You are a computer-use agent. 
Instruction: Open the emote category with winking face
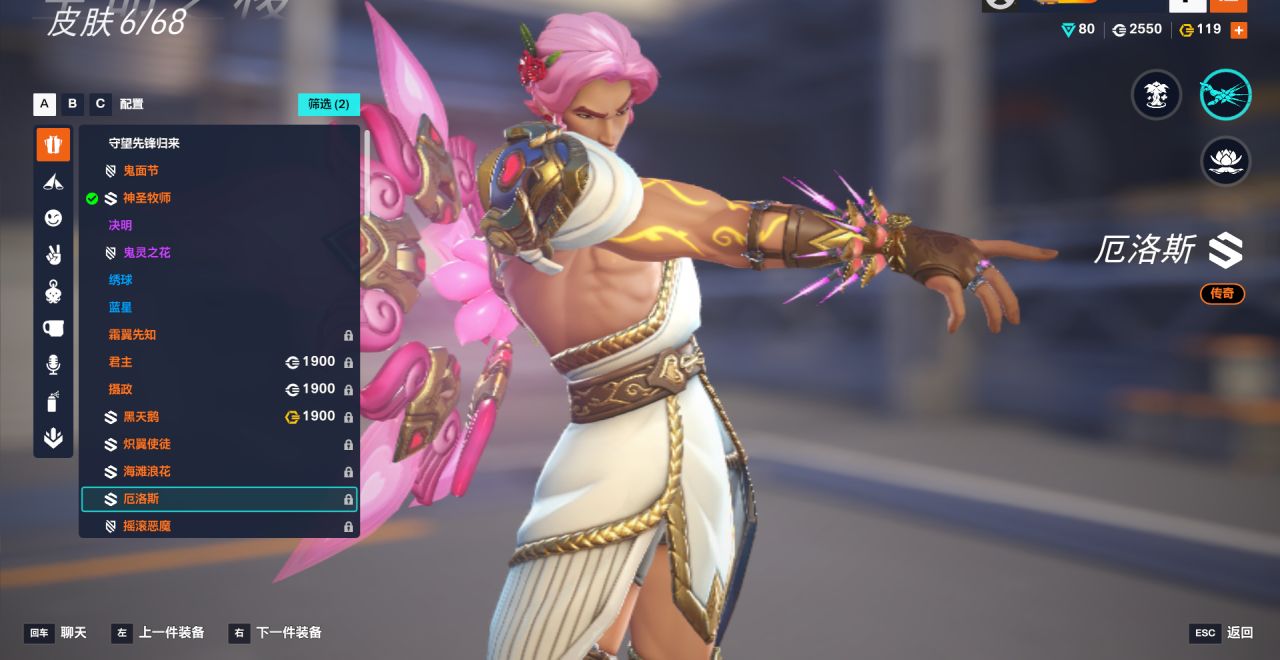pyautogui.click(x=54, y=218)
